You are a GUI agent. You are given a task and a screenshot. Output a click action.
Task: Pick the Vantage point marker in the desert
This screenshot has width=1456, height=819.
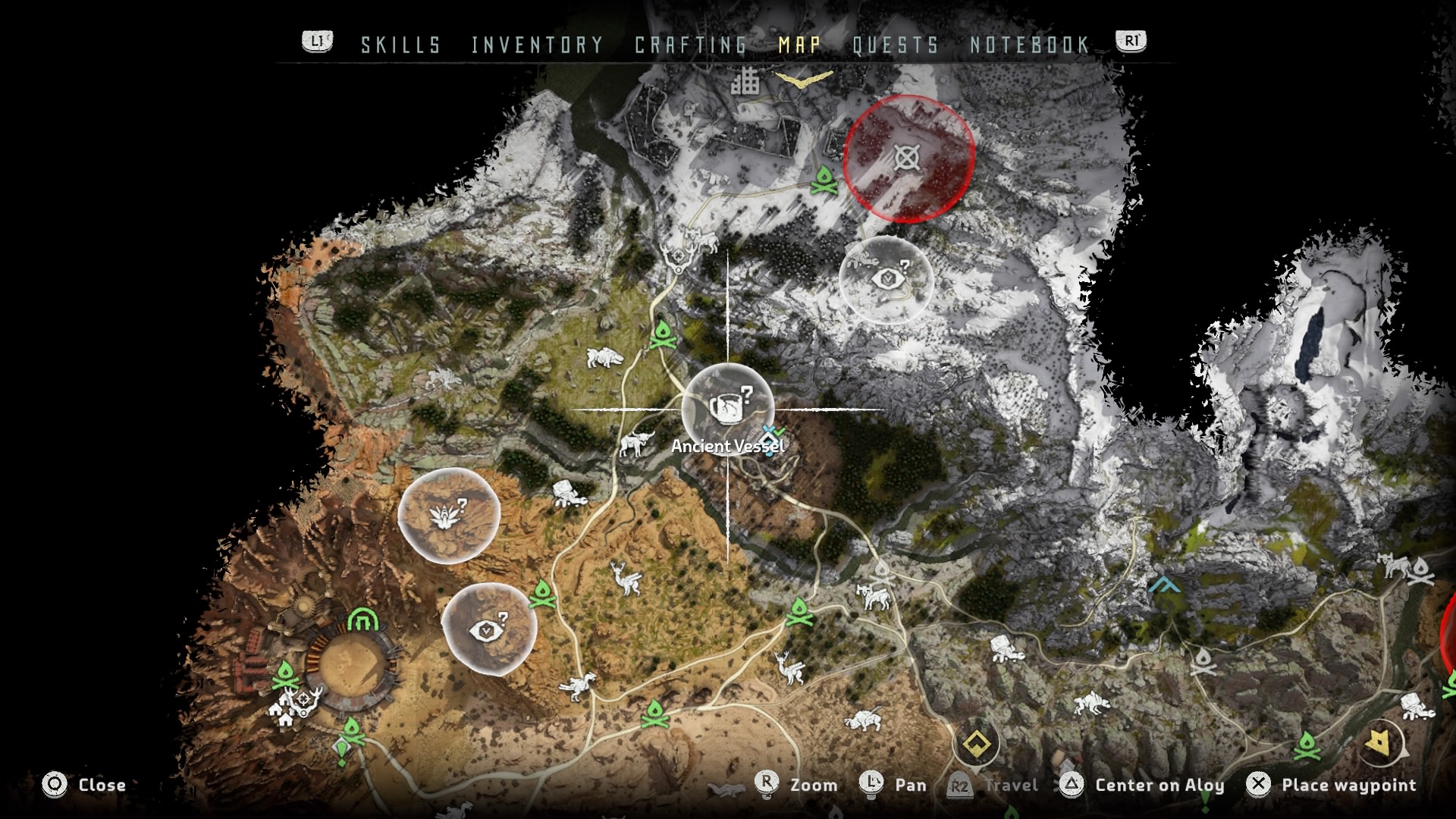(x=489, y=629)
